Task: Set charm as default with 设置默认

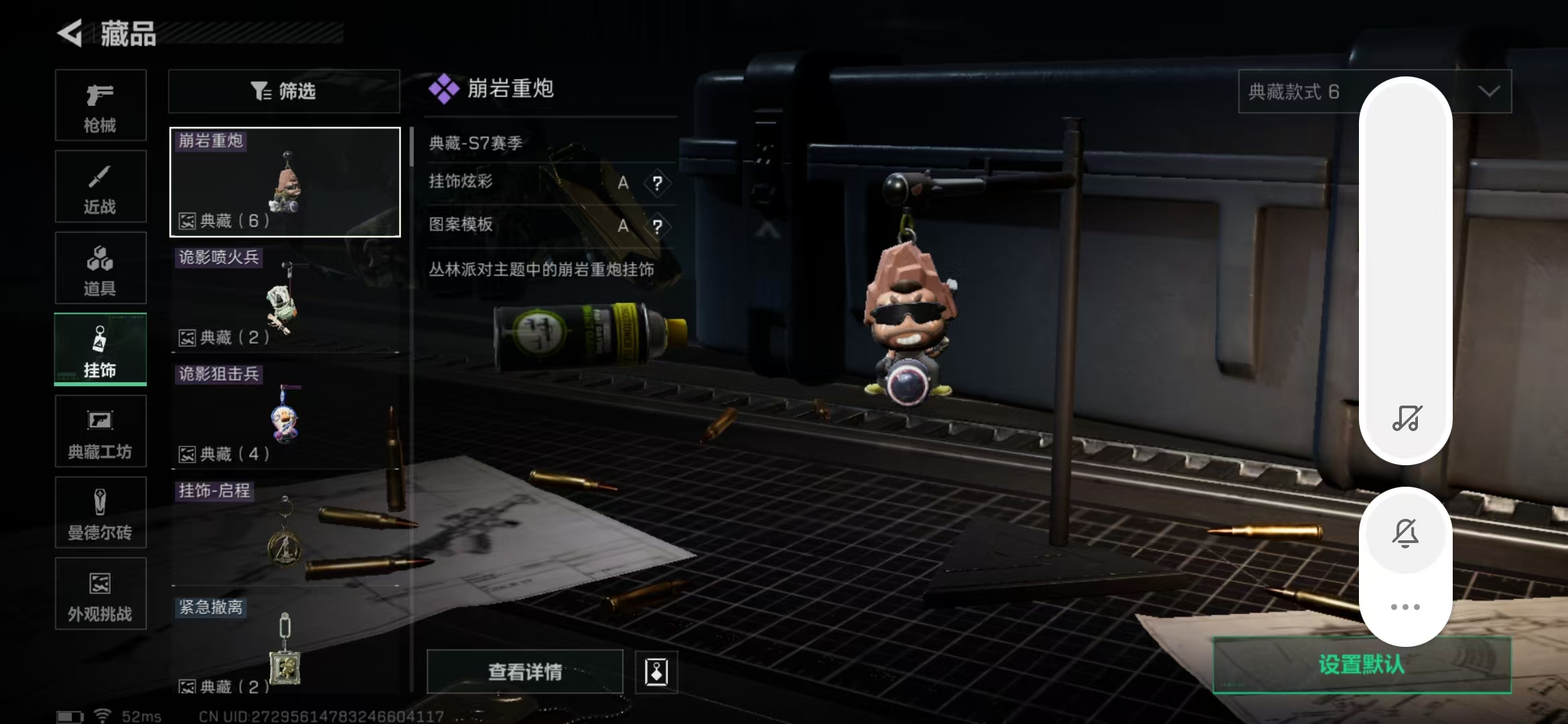Action: [1362, 665]
